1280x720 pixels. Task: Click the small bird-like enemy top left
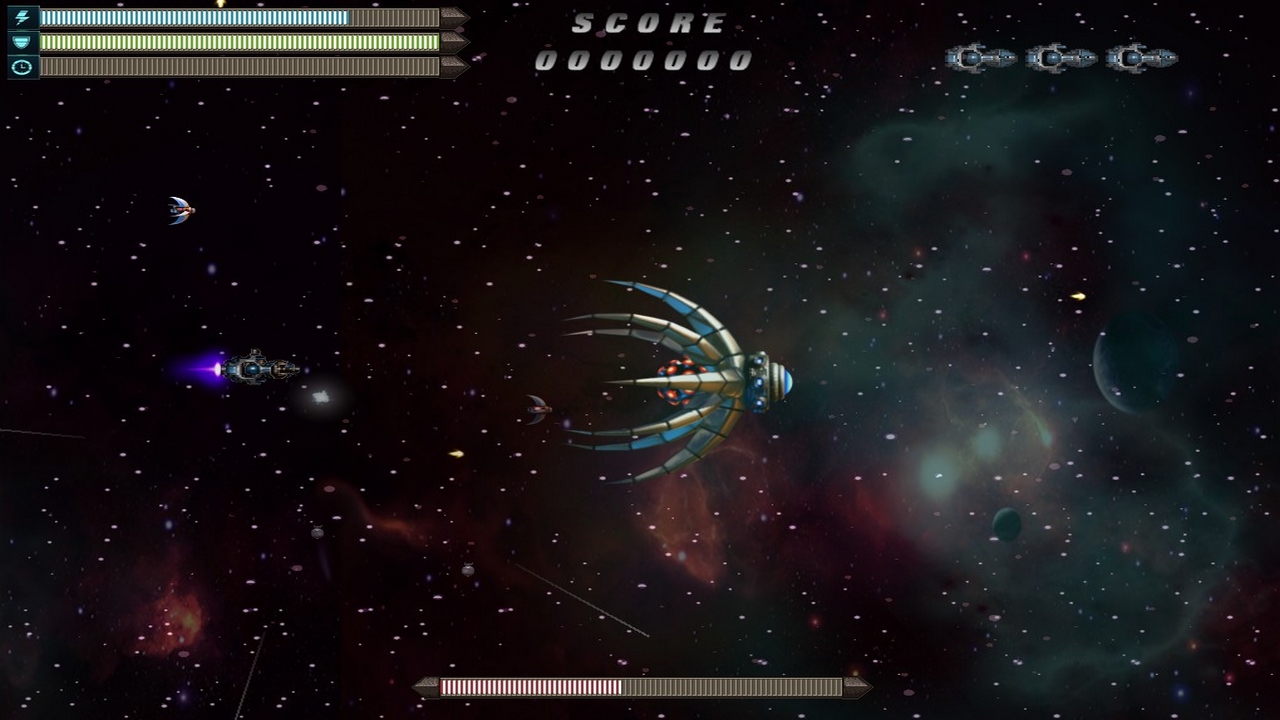click(x=180, y=208)
